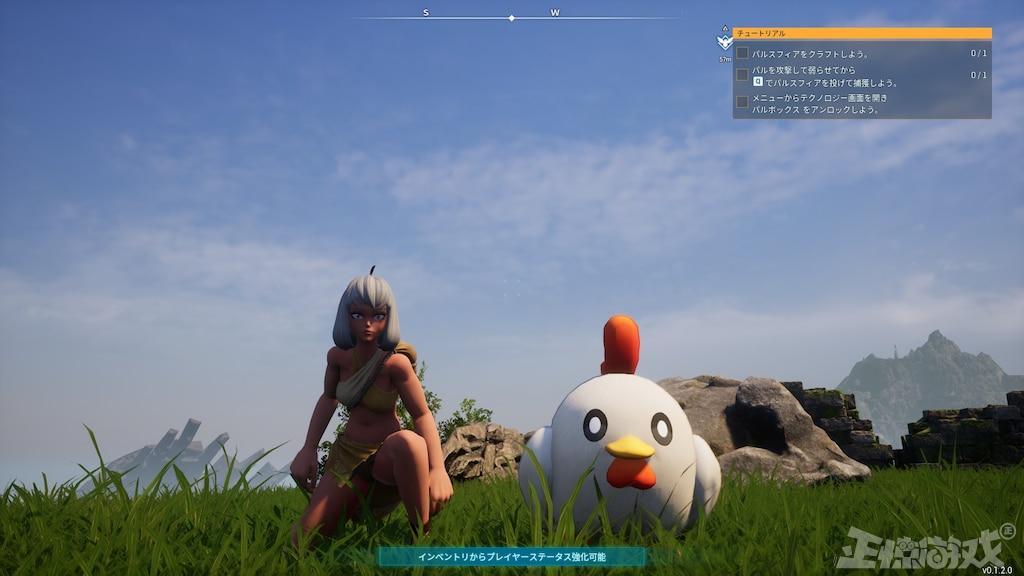Open the インベントリからプレイヤーステータス強化可能 notification banner
1024x576 pixels.
pyautogui.click(x=511, y=556)
